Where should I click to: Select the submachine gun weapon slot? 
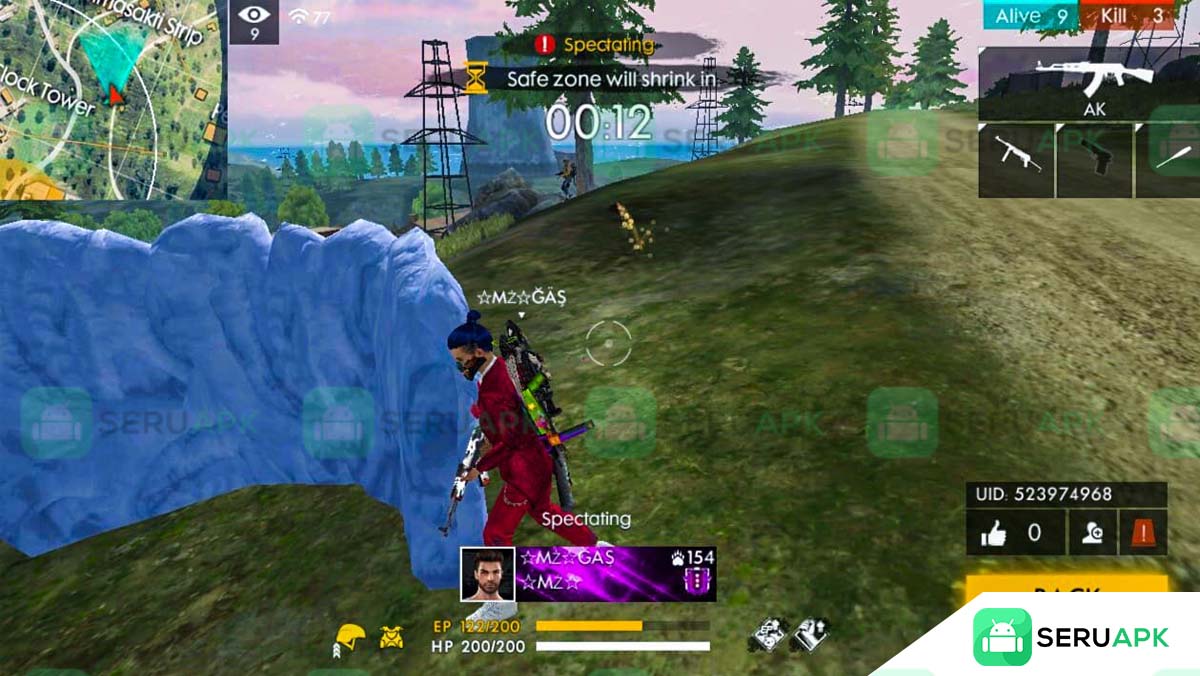[1016, 158]
